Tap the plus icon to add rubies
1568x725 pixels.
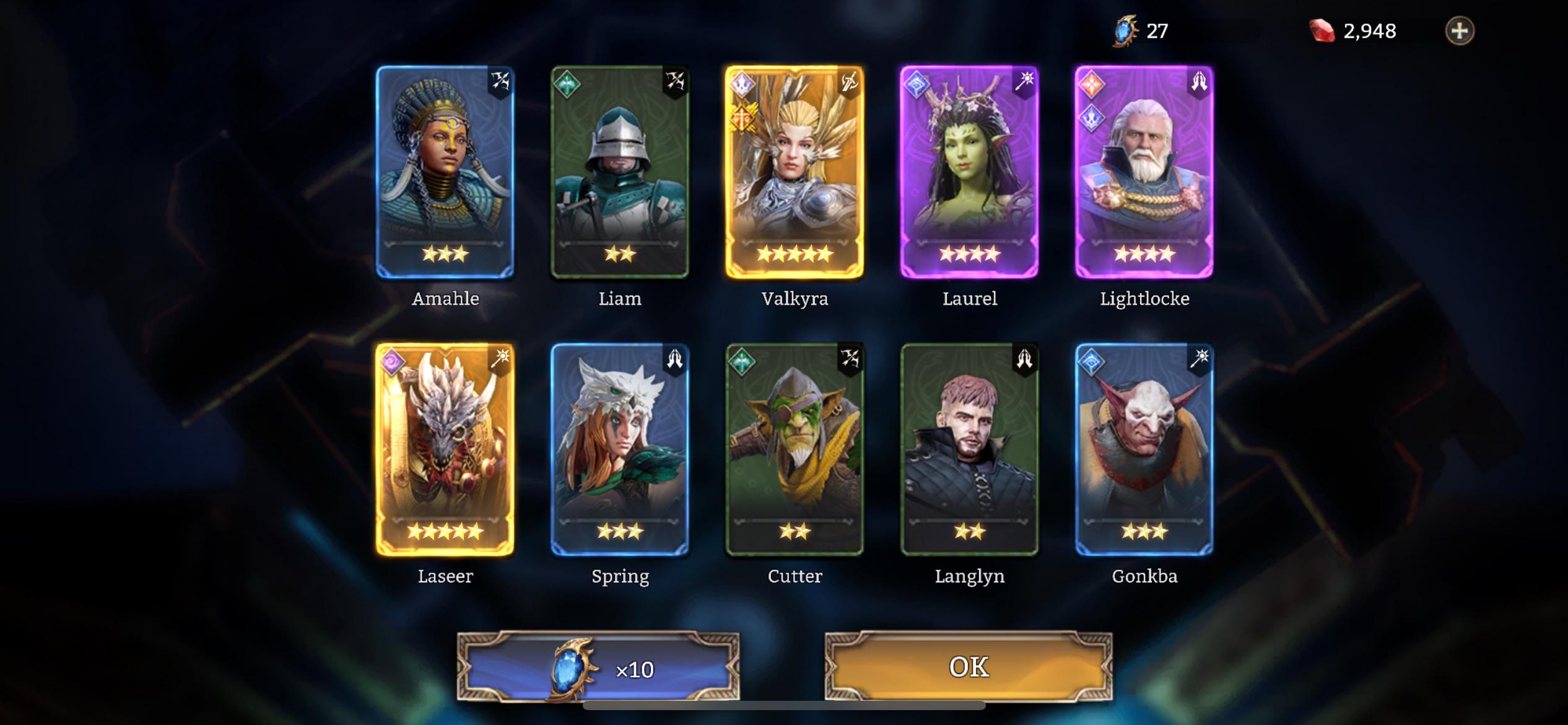[1460, 31]
